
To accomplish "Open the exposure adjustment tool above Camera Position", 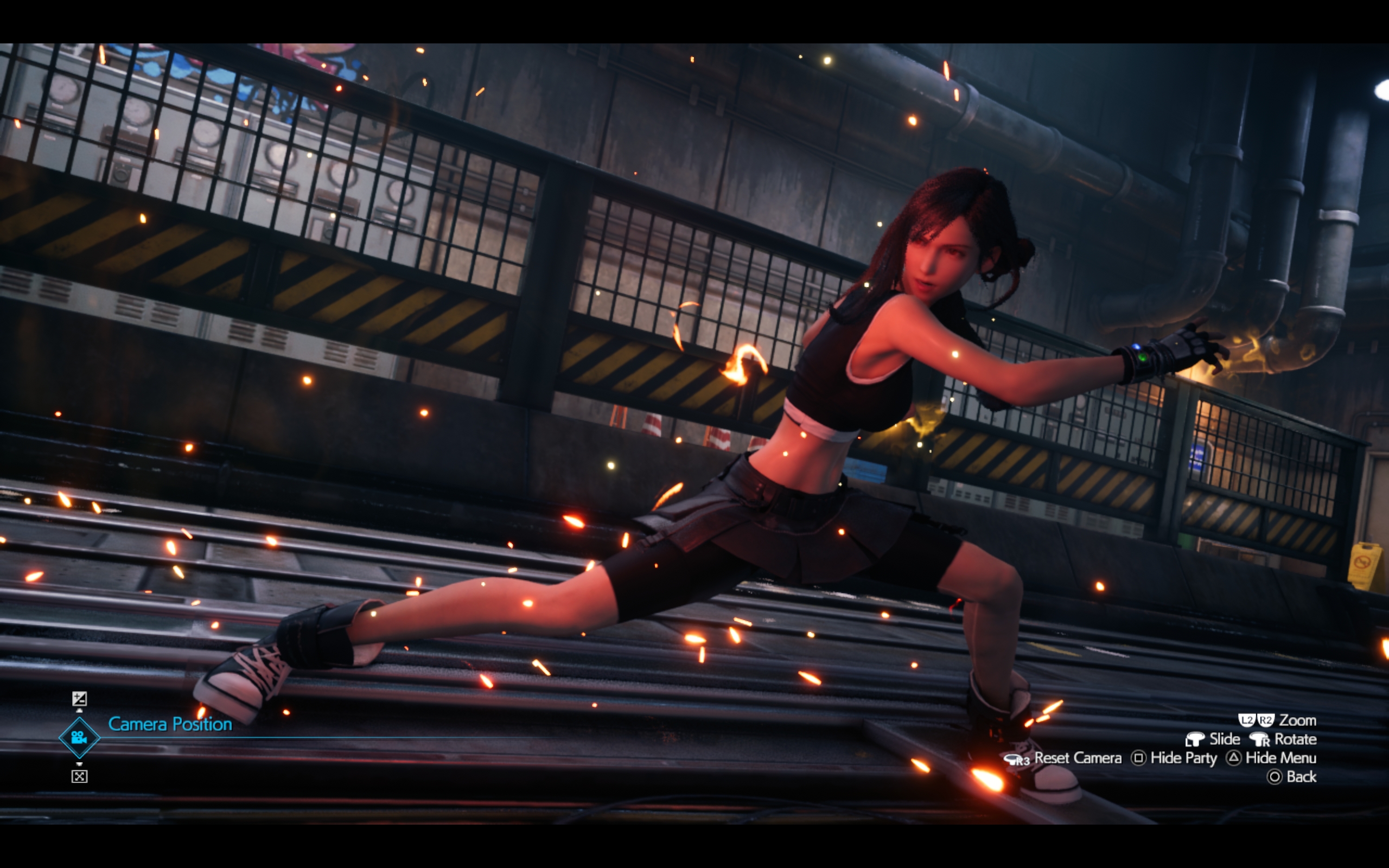I will click(80, 699).
